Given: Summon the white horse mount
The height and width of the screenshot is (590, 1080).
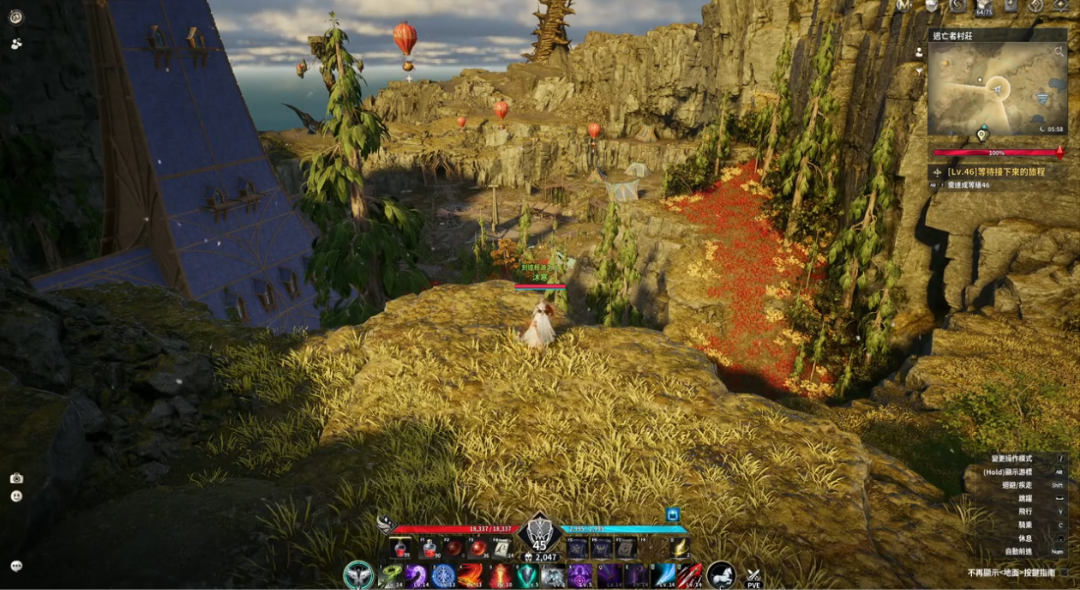Looking at the screenshot, I should coord(721,575).
